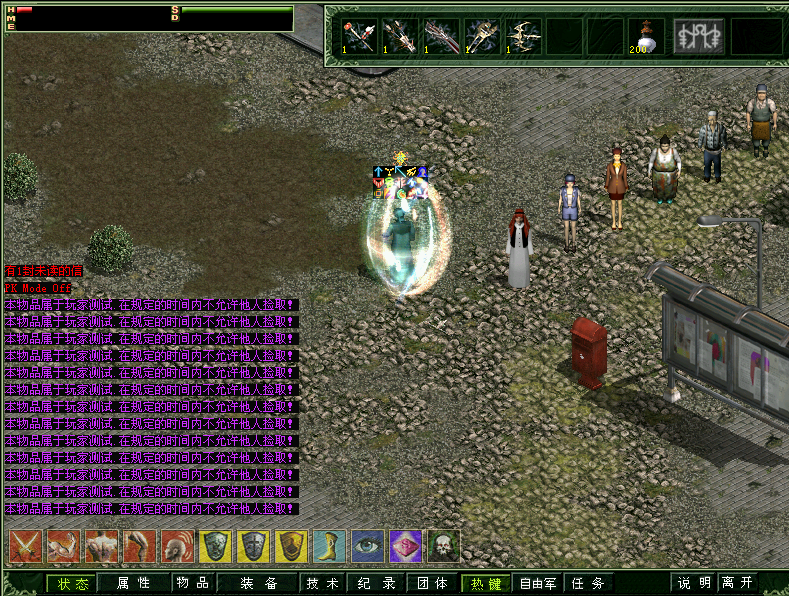Open the 自由军 free army panel
The image size is (789, 596).
point(538,583)
